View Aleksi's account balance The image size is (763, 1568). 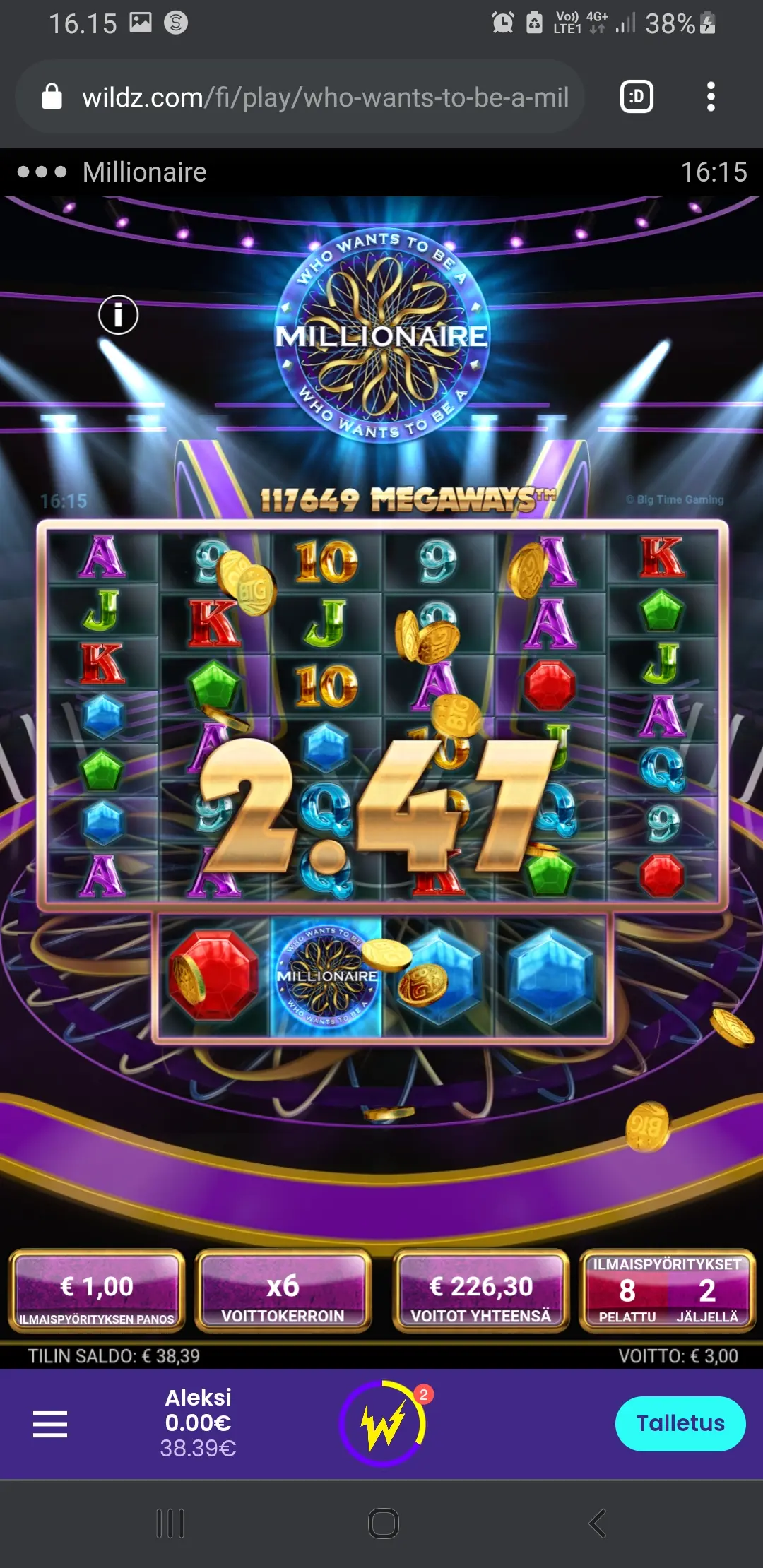click(198, 1423)
